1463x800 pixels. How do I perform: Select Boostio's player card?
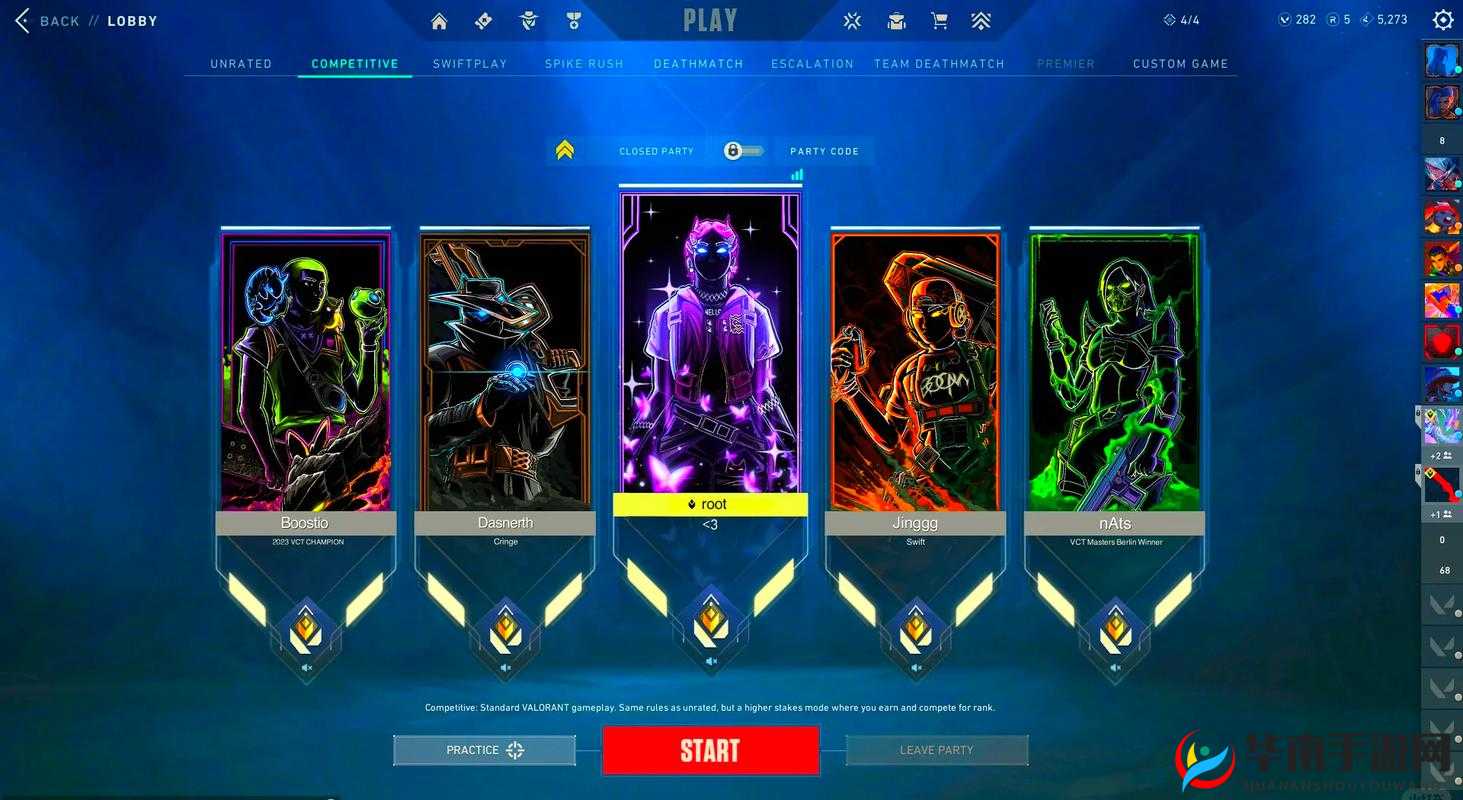pos(305,372)
